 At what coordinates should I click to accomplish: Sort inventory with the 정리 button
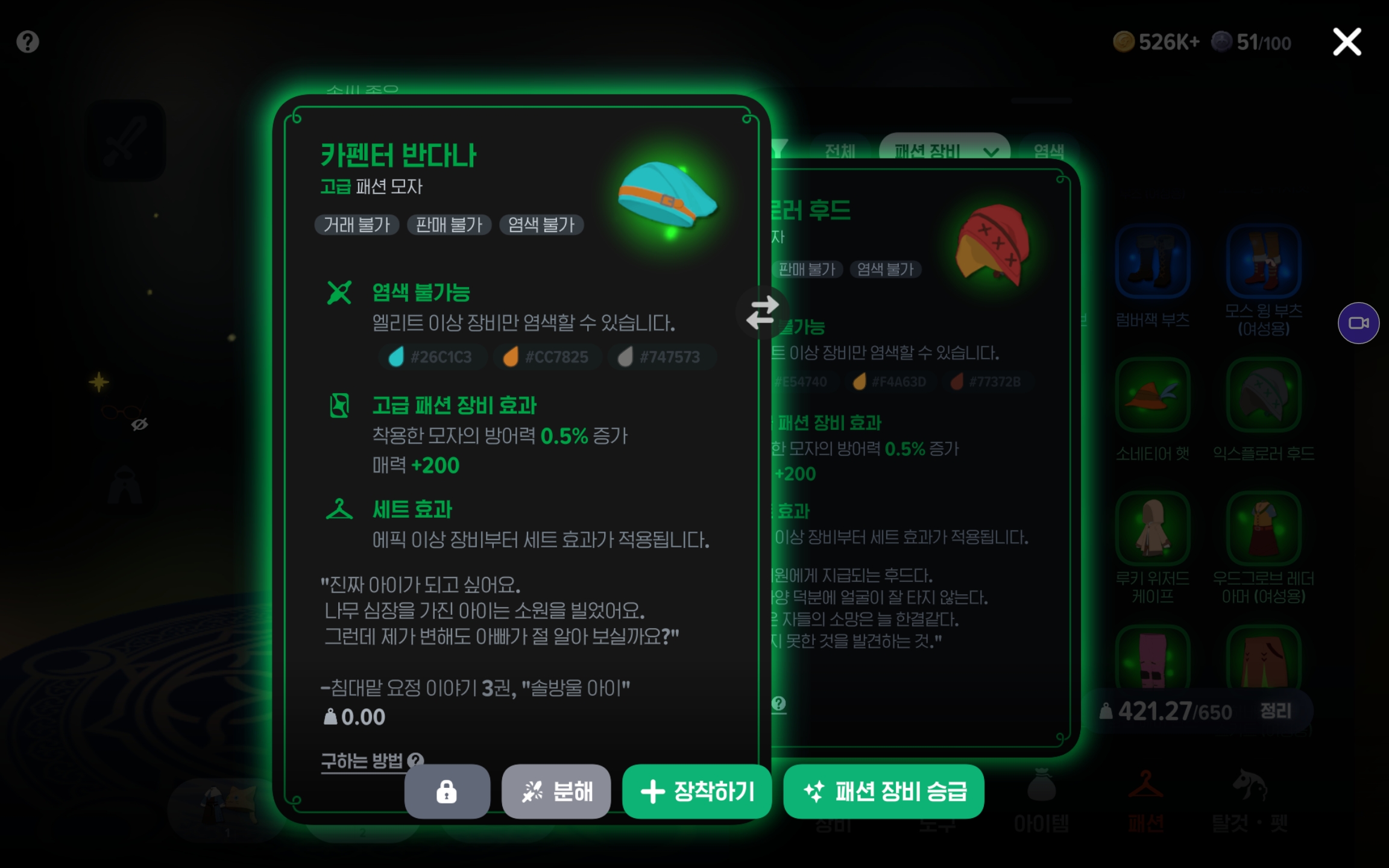[1276, 711]
